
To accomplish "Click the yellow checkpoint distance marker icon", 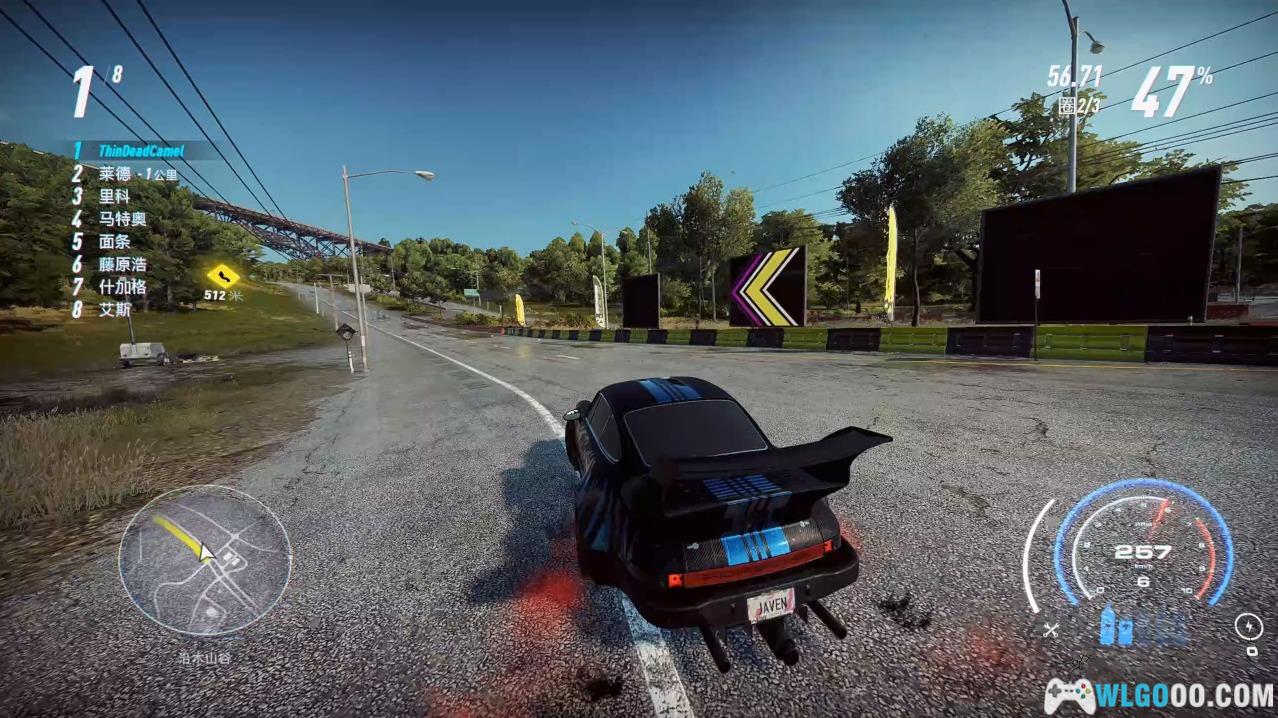I will coord(222,274).
